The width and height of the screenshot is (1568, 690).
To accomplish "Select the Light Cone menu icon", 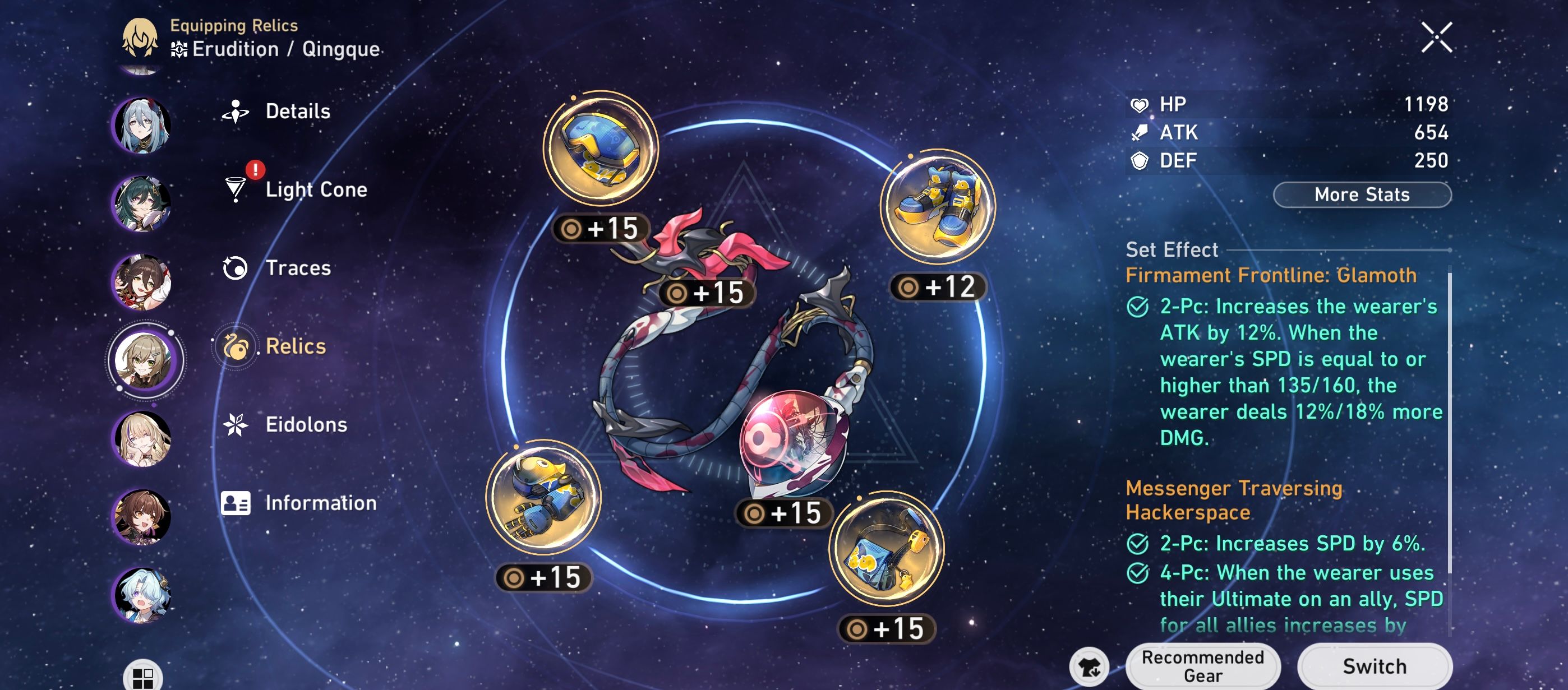I will [x=237, y=190].
